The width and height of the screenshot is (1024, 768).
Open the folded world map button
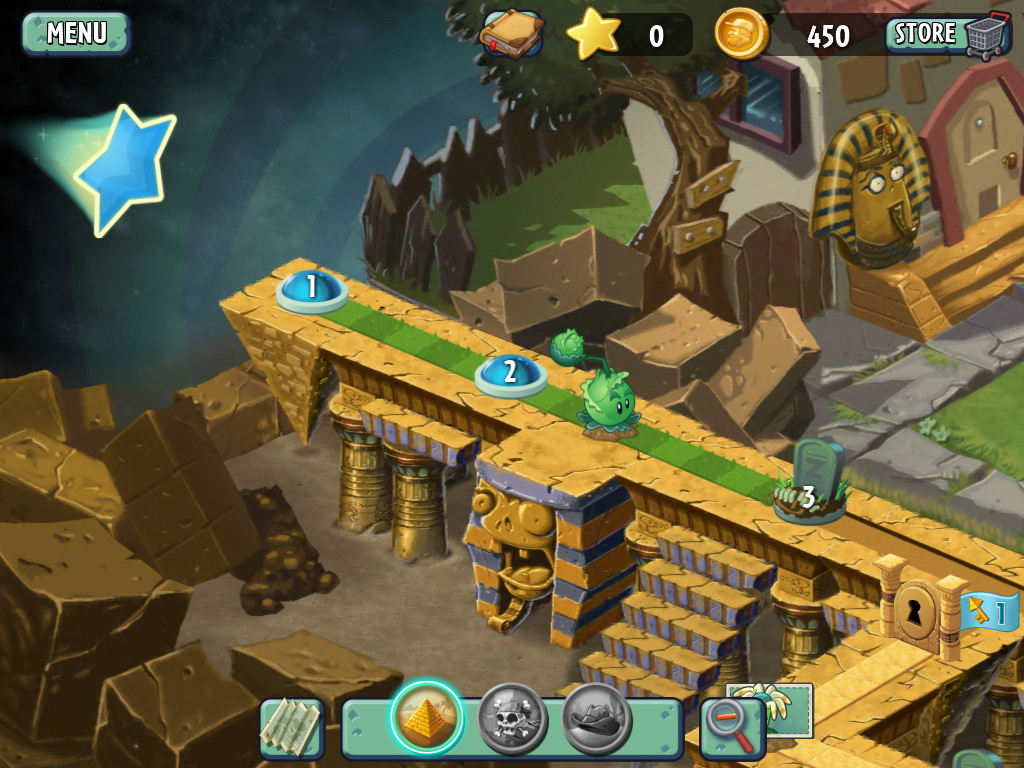(292, 727)
